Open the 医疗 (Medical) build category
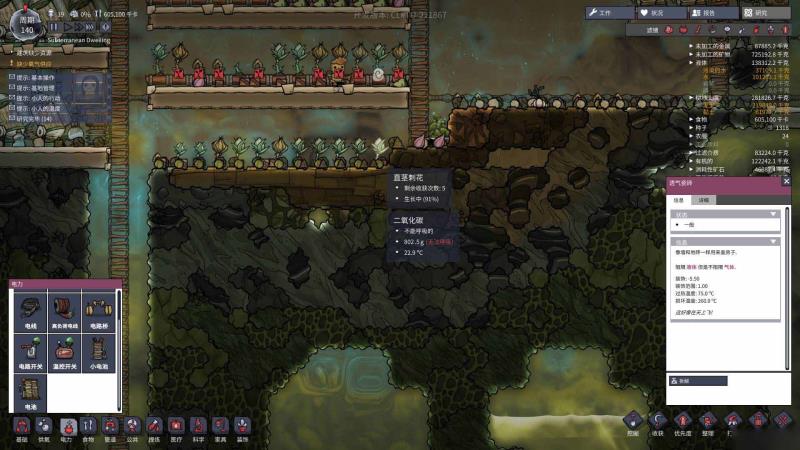 [177, 429]
